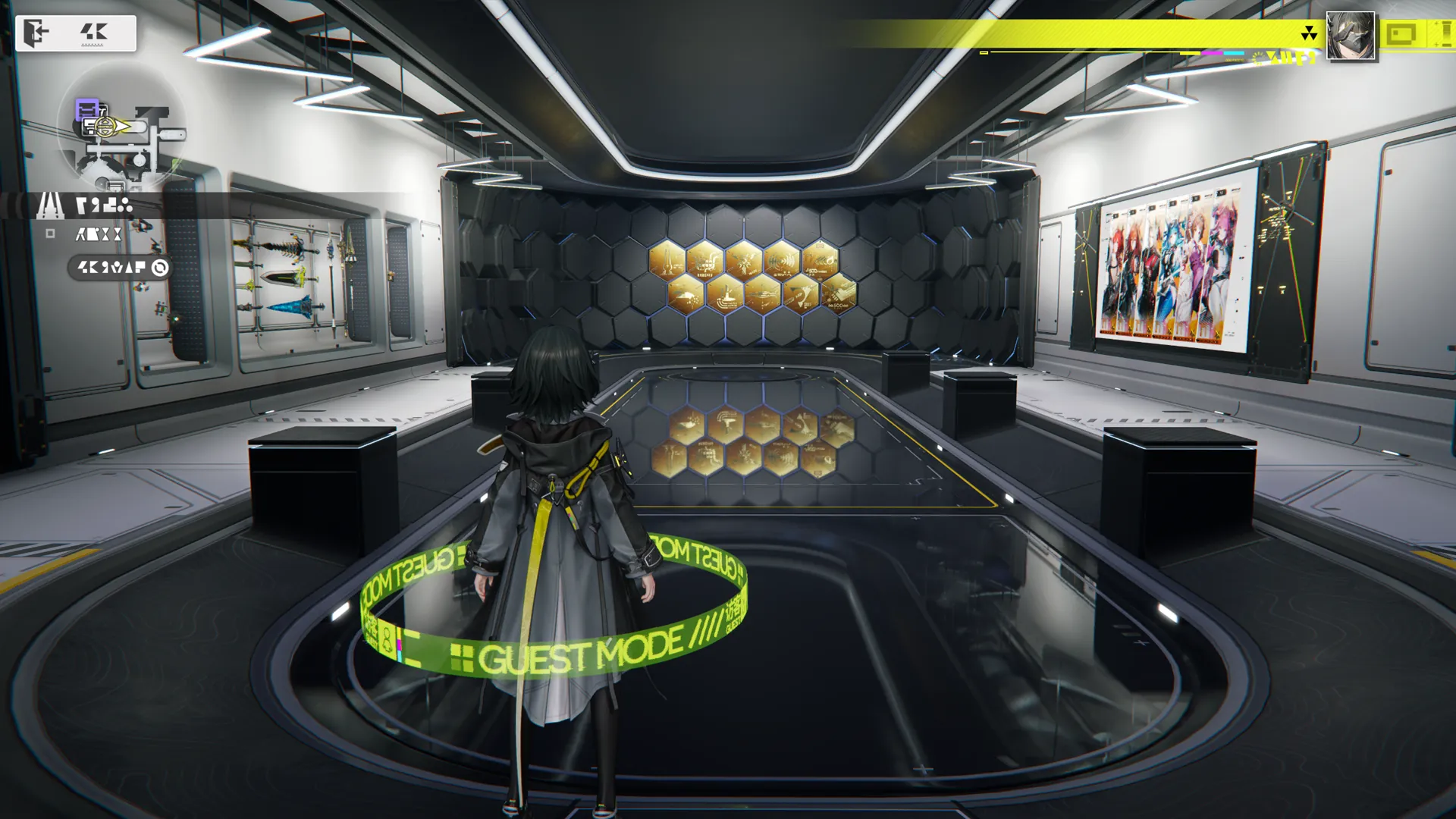Image resolution: width=1456 pixels, height=819 pixels.
Task: Click the rectangular screen icon beside portrait
Action: pyautogui.click(x=1401, y=34)
